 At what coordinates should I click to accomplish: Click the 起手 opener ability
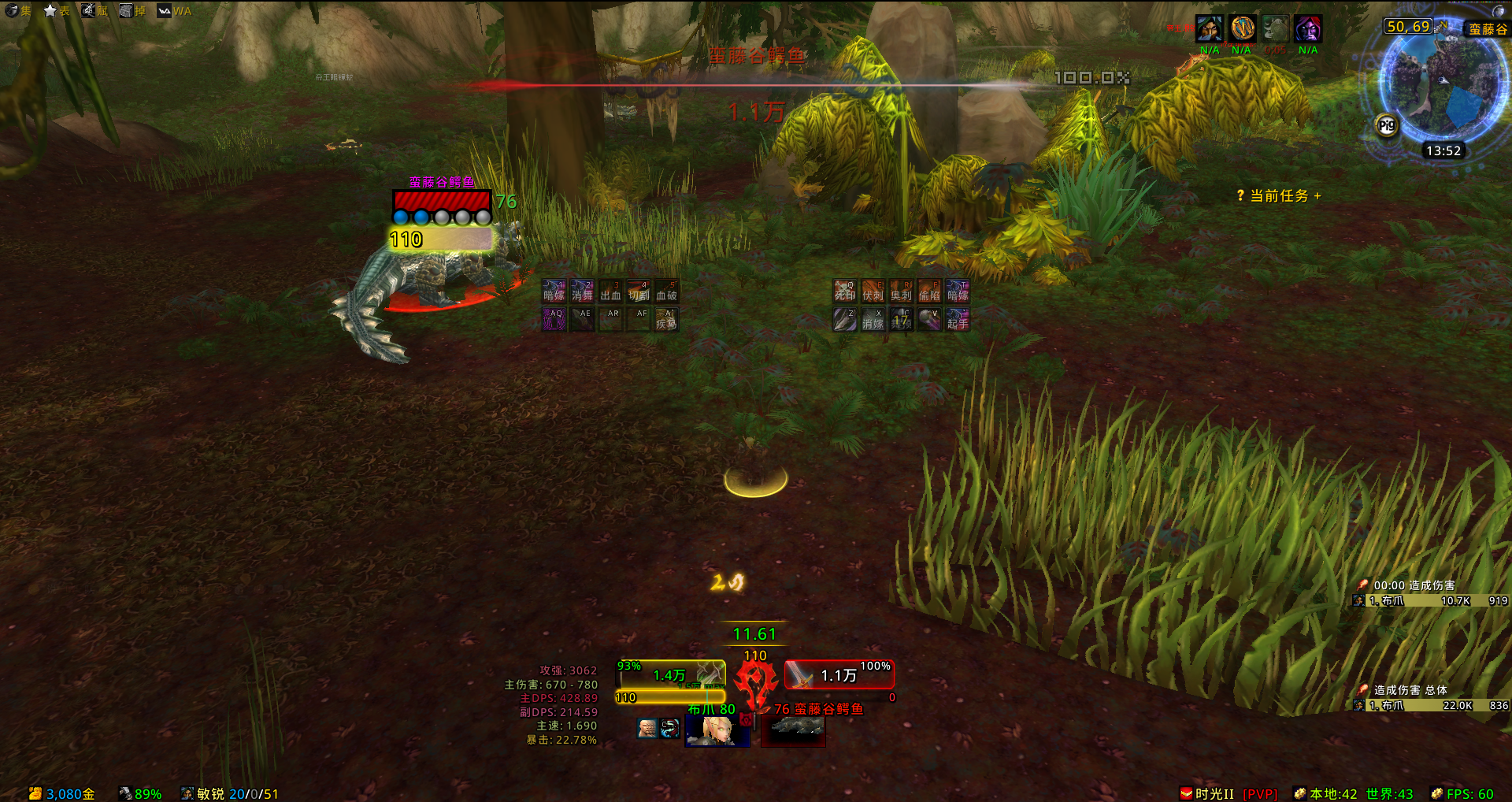tap(958, 319)
